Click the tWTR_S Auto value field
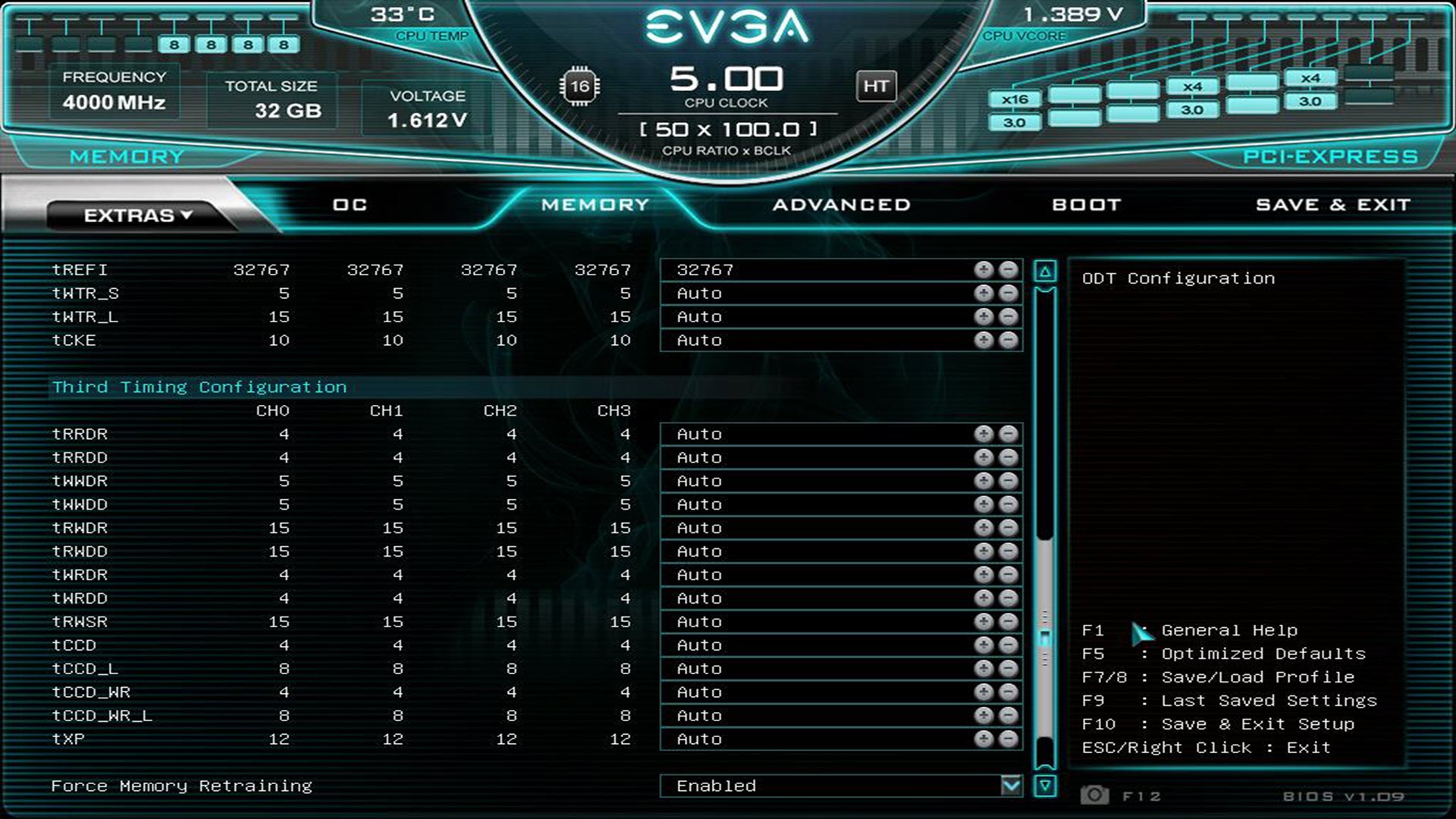Viewport: 1456px width, 819px height. [x=815, y=293]
